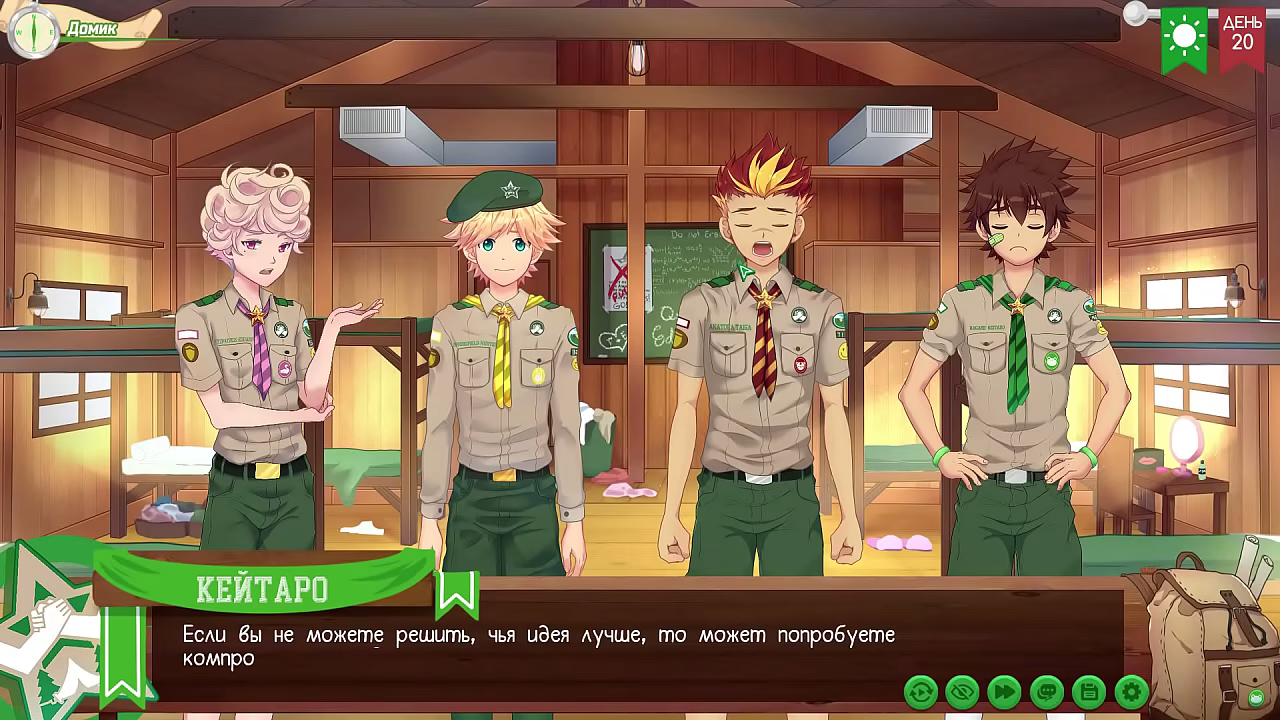Open the dialogue history log
Viewport: 1280px width, 720px height.
tap(1047, 691)
